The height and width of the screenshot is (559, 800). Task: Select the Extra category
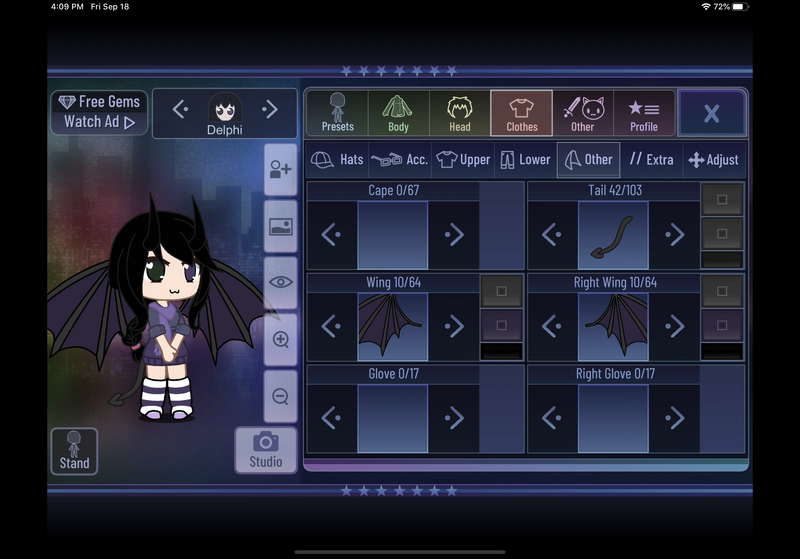click(651, 159)
